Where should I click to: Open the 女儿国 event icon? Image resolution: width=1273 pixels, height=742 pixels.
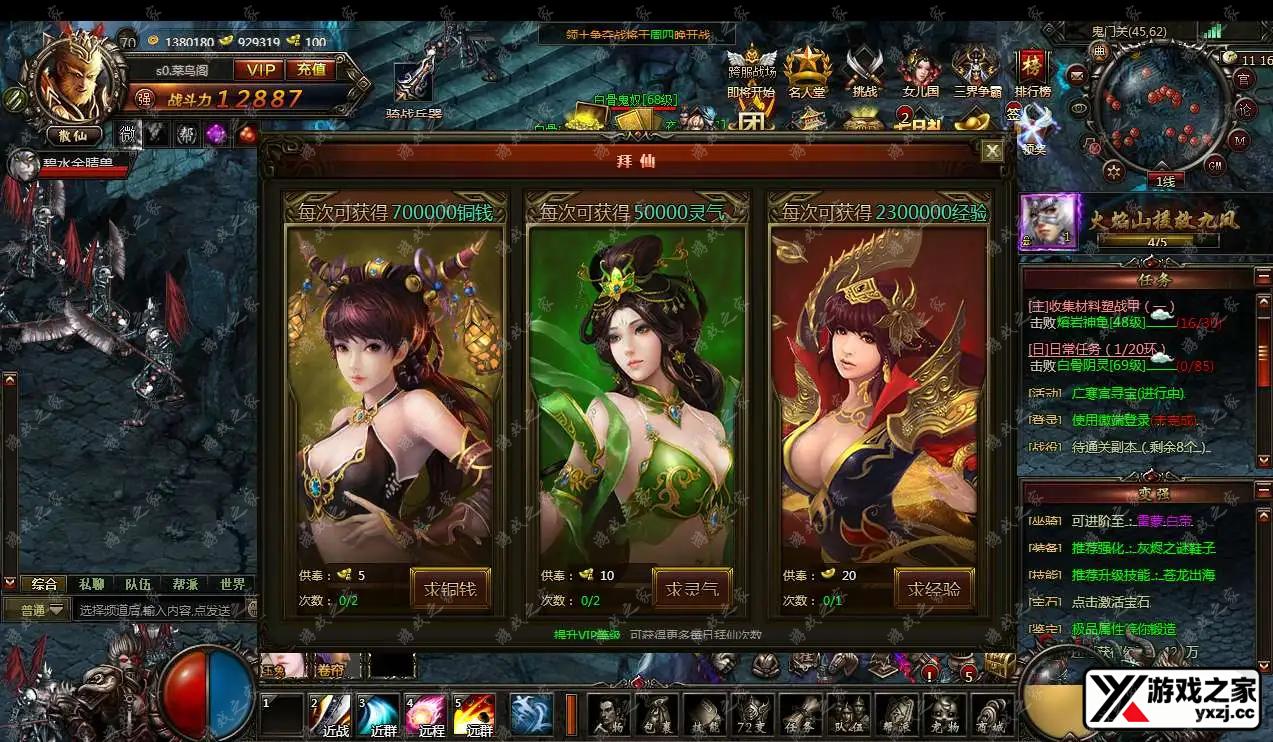pos(920,72)
